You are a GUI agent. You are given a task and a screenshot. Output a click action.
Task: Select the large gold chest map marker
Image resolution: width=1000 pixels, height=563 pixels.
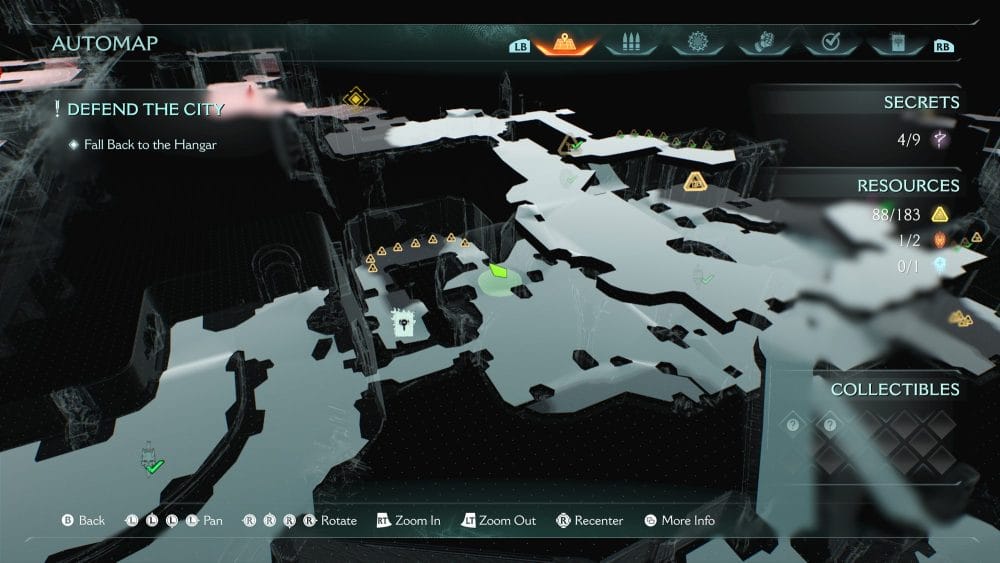(696, 181)
